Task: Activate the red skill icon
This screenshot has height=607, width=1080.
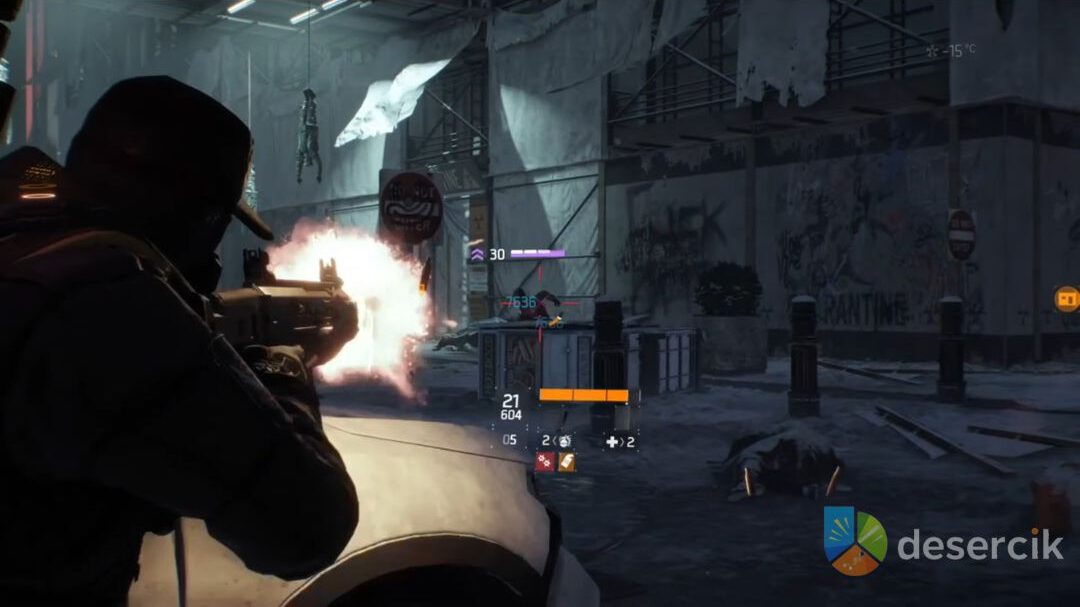Action: pos(545,461)
